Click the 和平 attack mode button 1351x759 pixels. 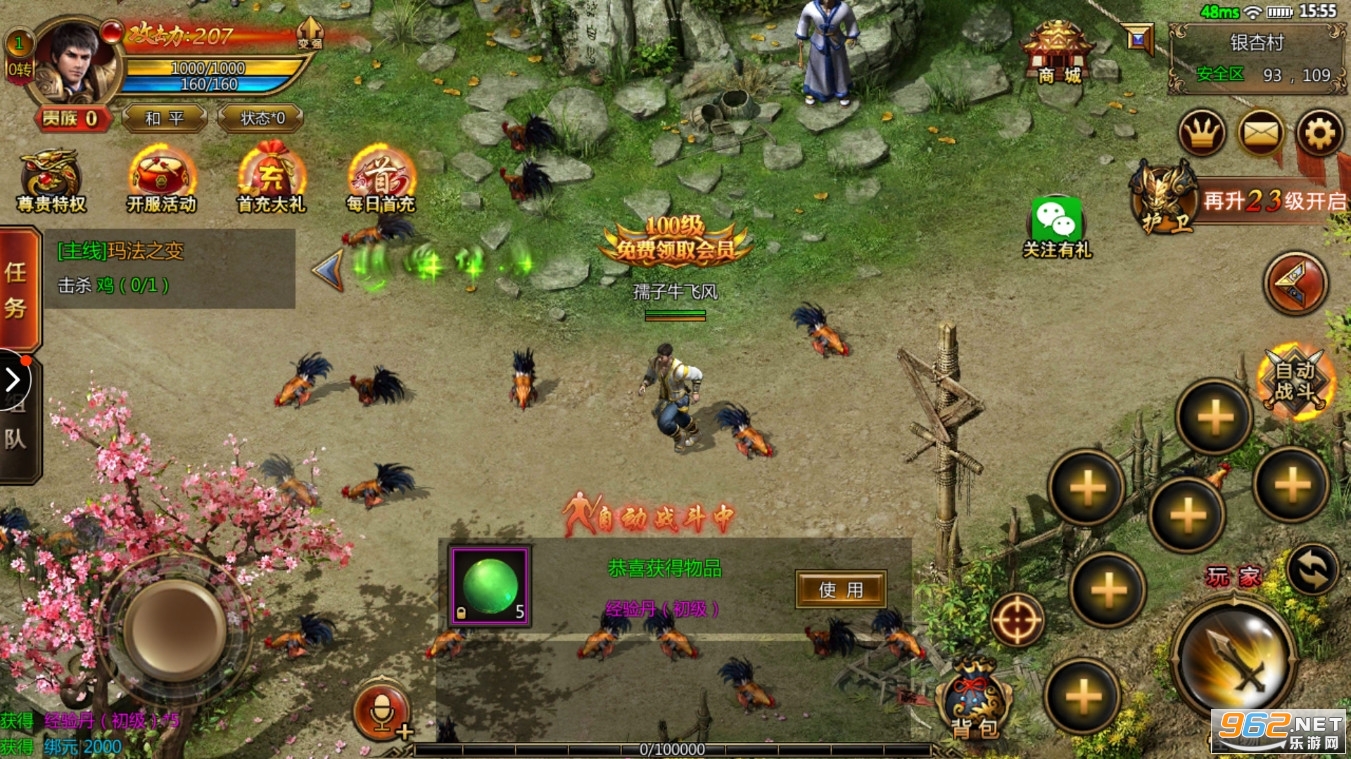[165, 118]
